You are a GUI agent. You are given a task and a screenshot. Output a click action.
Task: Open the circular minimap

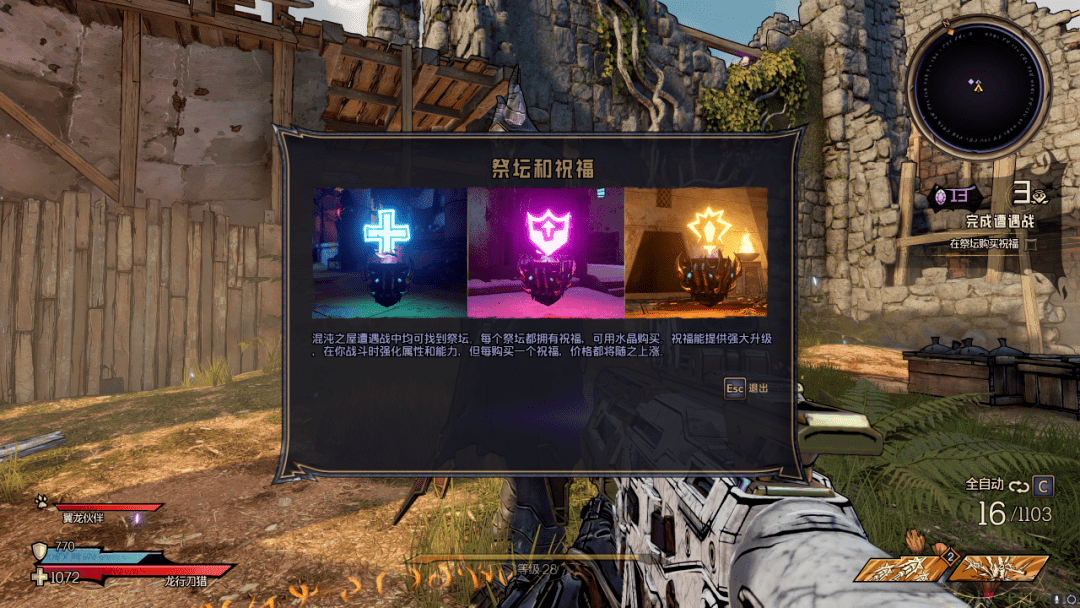click(x=978, y=87)
